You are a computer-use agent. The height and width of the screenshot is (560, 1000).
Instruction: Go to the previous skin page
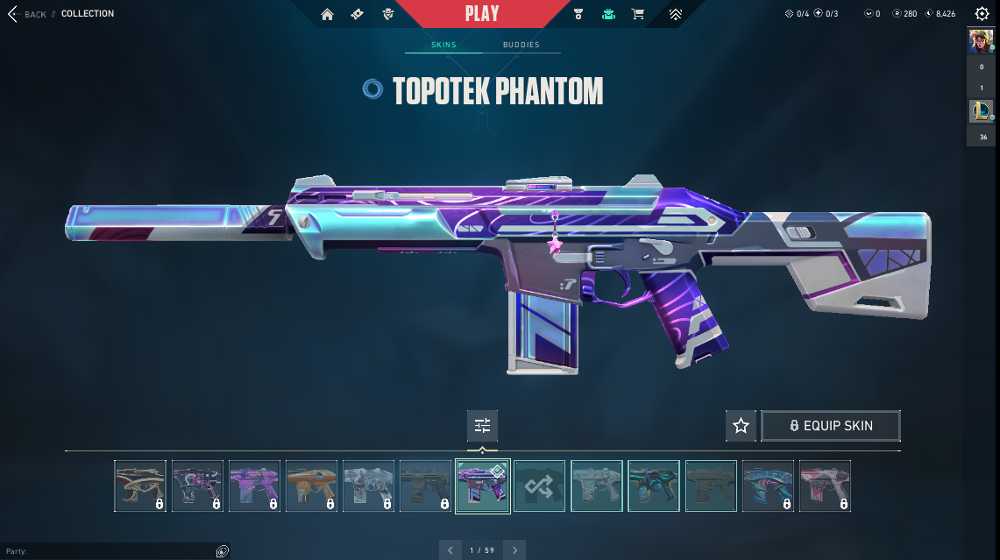(x=450, y=550)
